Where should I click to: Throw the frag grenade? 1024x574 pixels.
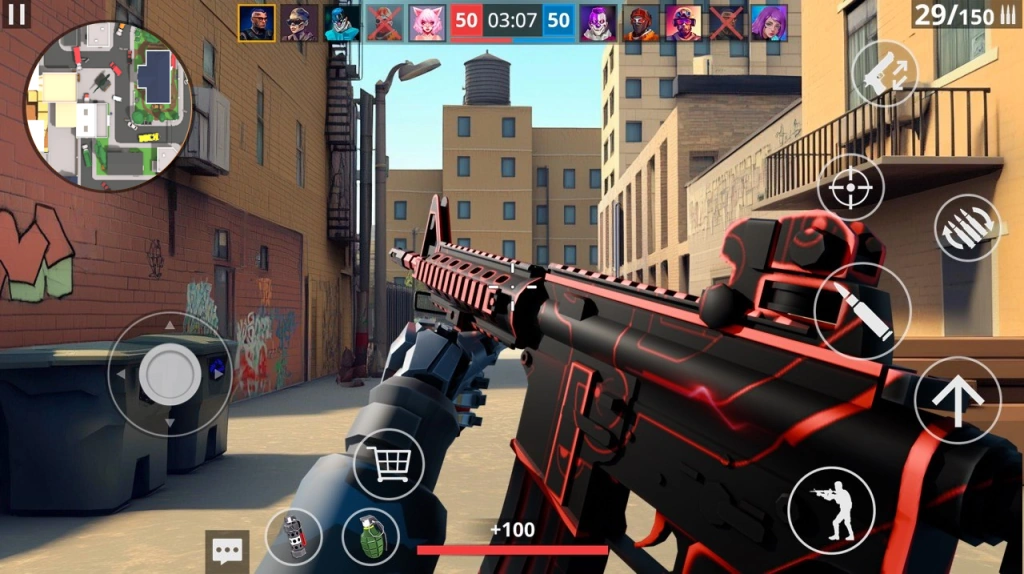[x=371, y=537]
